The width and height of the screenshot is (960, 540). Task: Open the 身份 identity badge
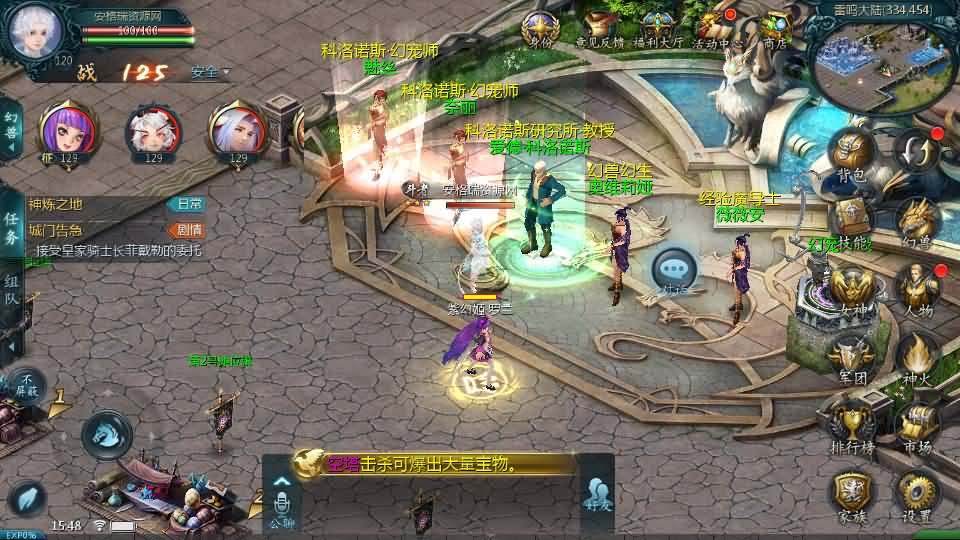(541, 28)
